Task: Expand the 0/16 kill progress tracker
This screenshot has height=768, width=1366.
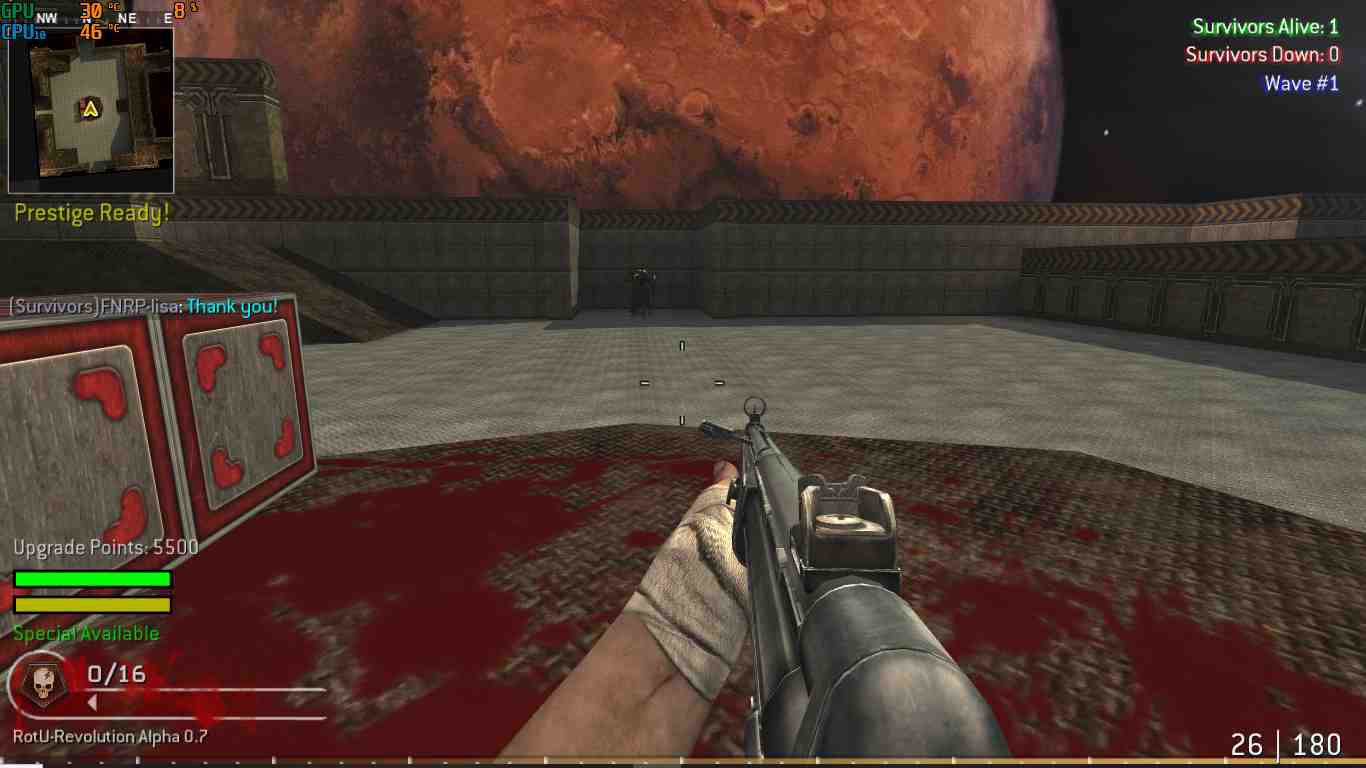Action: pyautogui.click(x=115, y=673)
